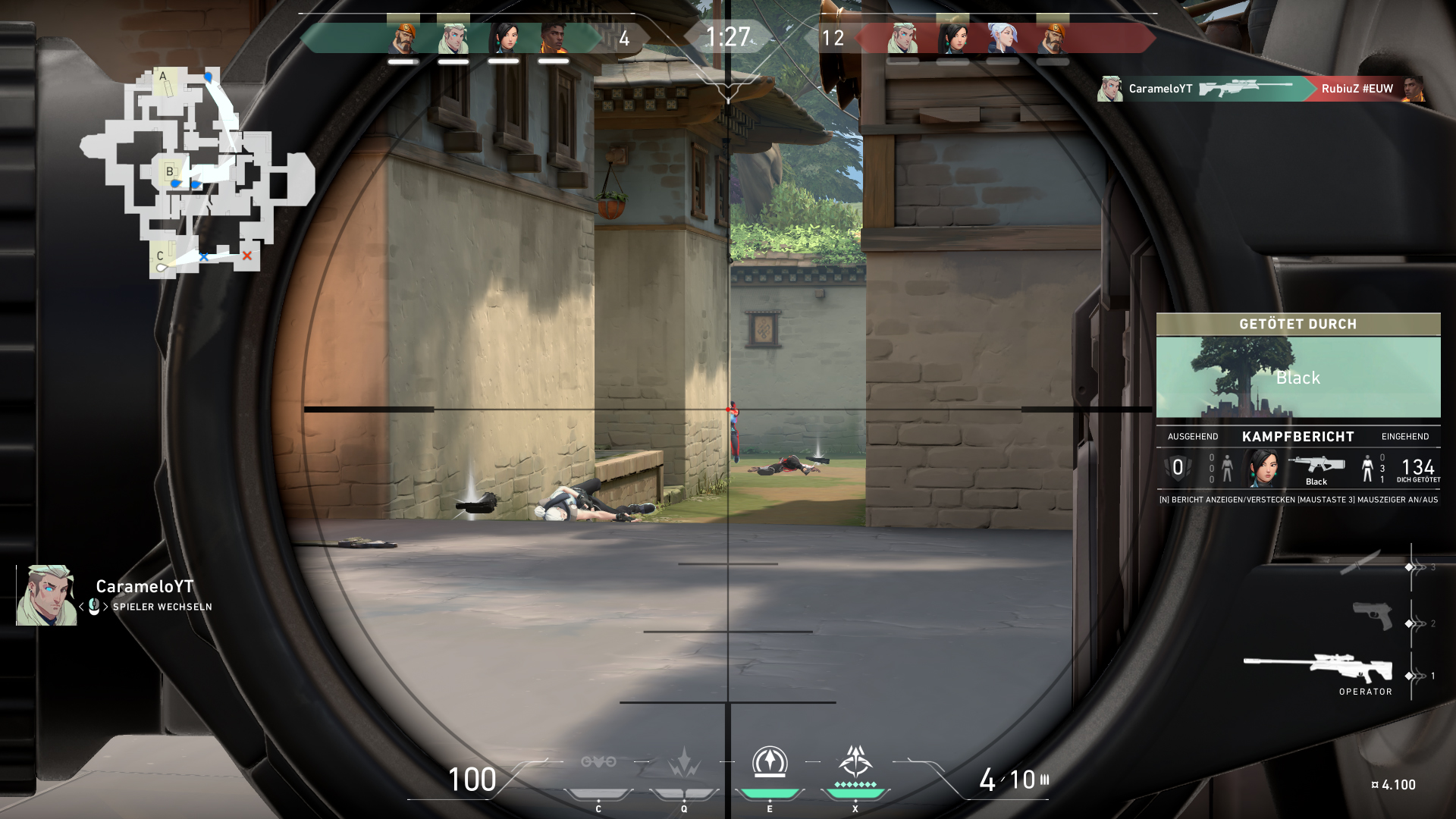Select the pistol sidearm weapon slot
This screenshot has height=819, width=1456.
tap(1373, 614)
